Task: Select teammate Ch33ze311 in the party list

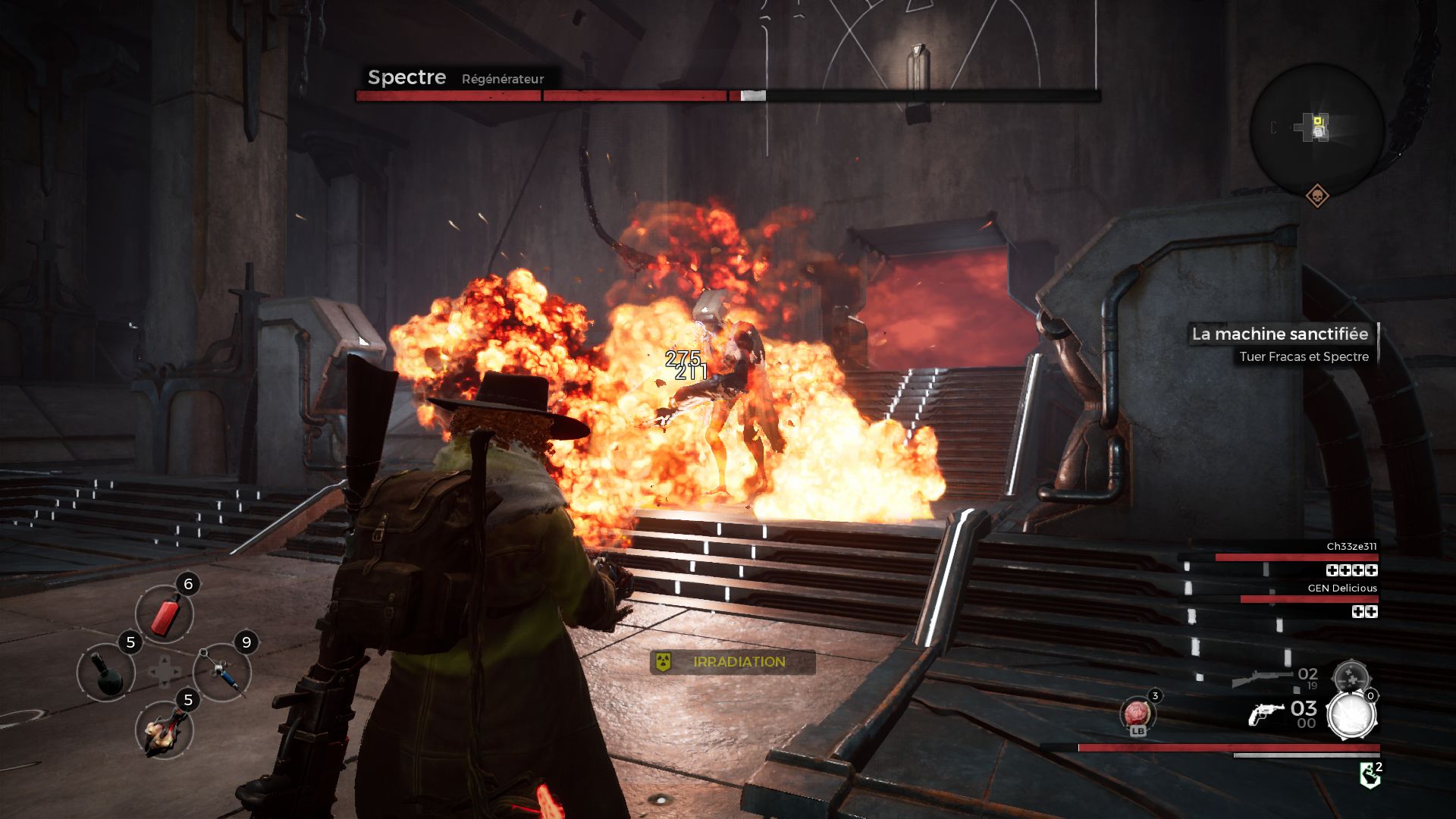Action: (1351, 547)
